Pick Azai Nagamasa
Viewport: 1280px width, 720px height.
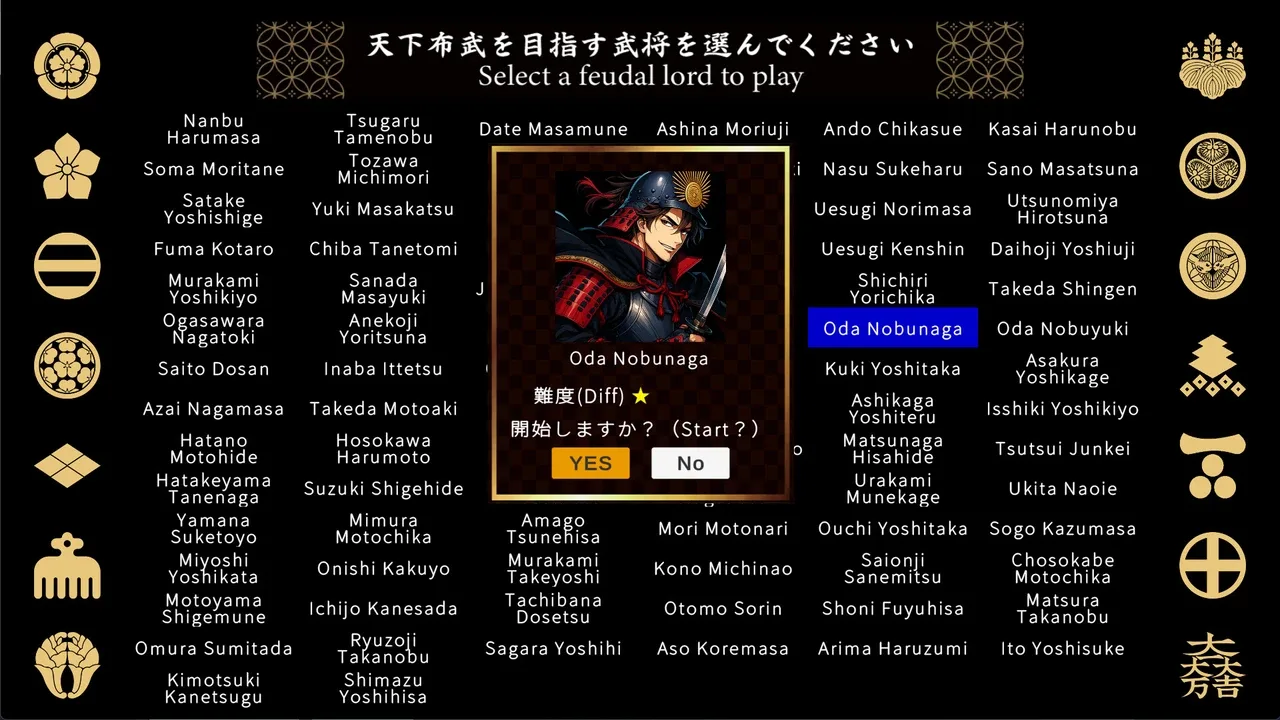(x=213, y=409)
